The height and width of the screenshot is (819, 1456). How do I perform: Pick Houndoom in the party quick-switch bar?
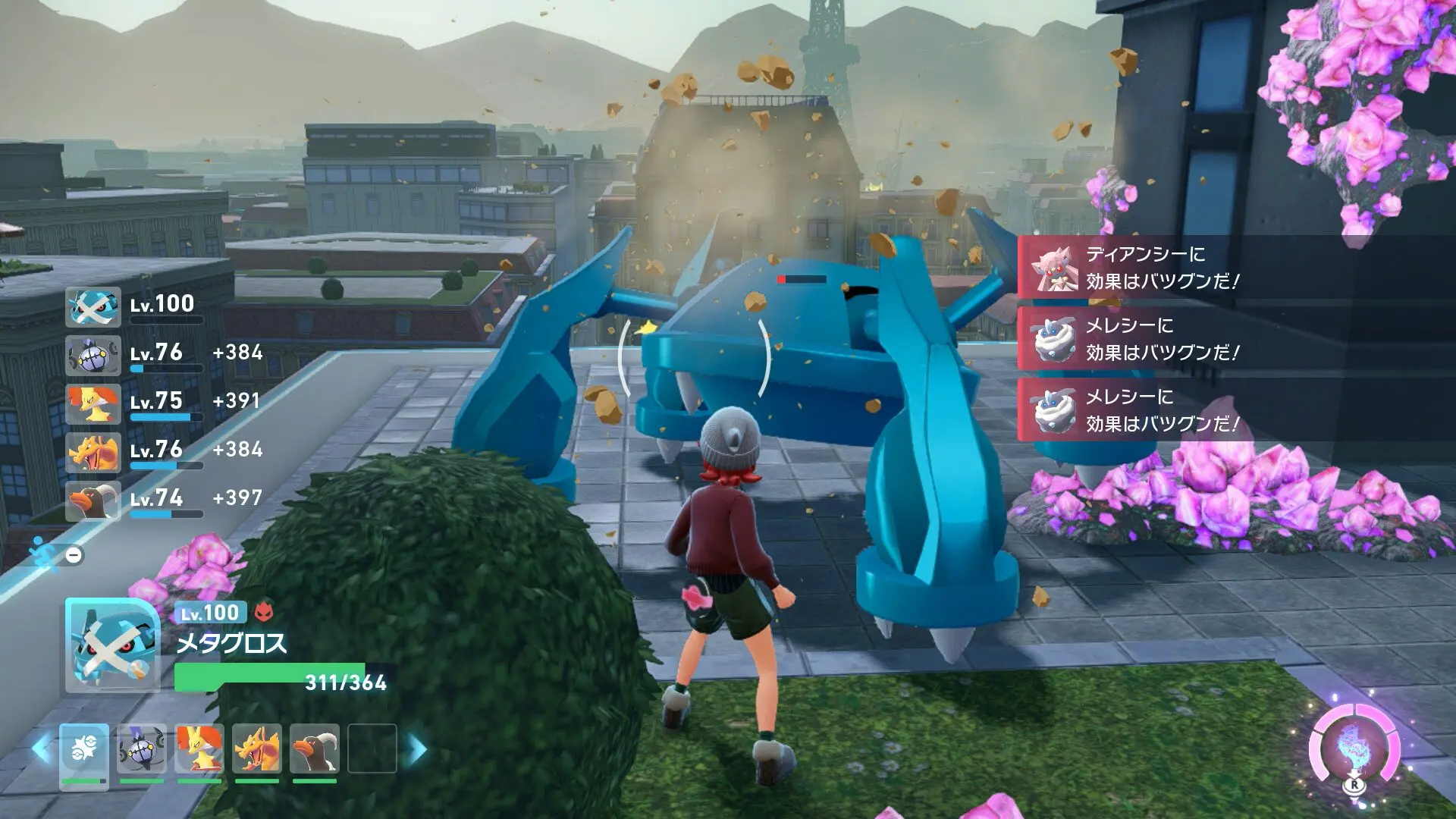(315, 748)
